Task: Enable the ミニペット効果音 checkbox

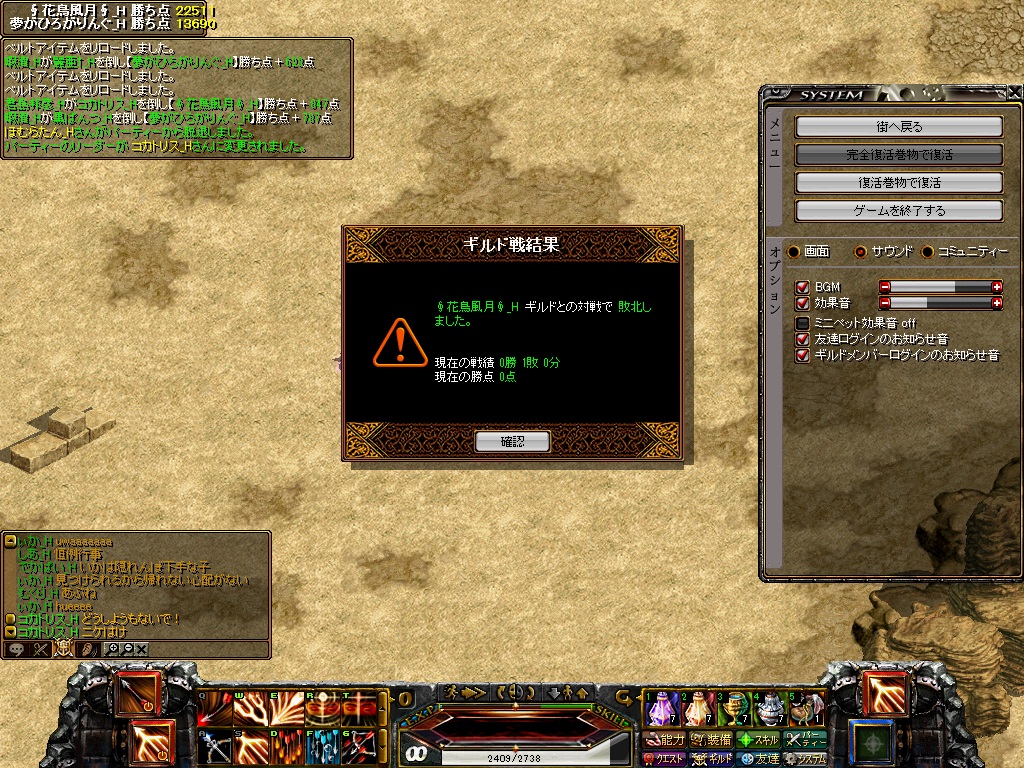Action: coord(802,323)
